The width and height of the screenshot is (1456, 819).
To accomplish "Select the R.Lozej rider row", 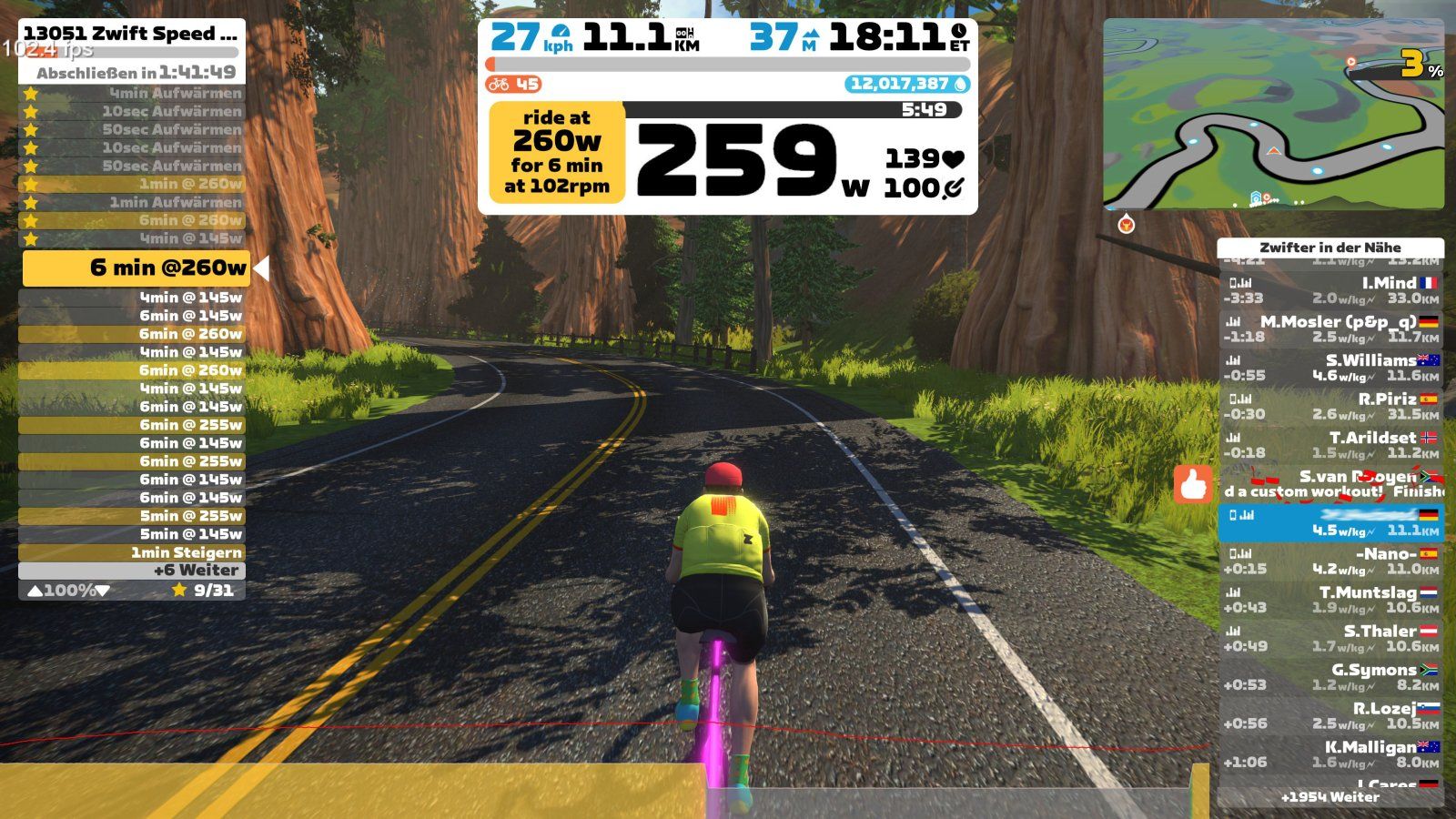I will 1330,715.
